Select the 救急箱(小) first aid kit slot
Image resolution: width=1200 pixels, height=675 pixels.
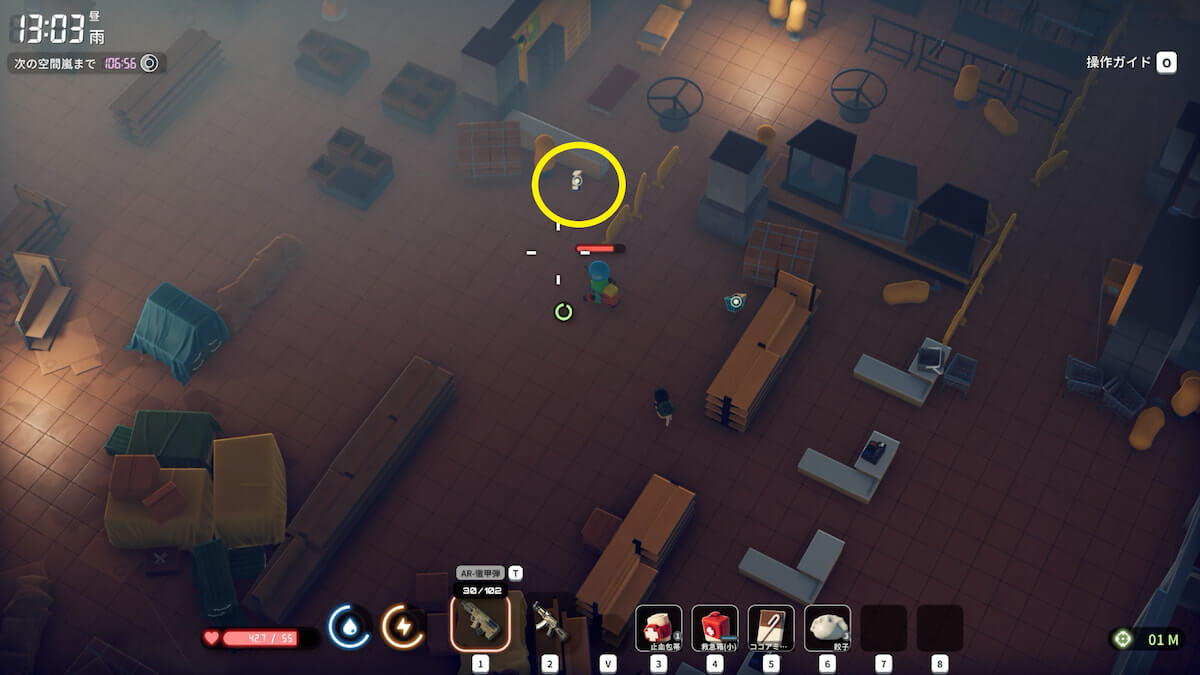(x=714, y=627)
